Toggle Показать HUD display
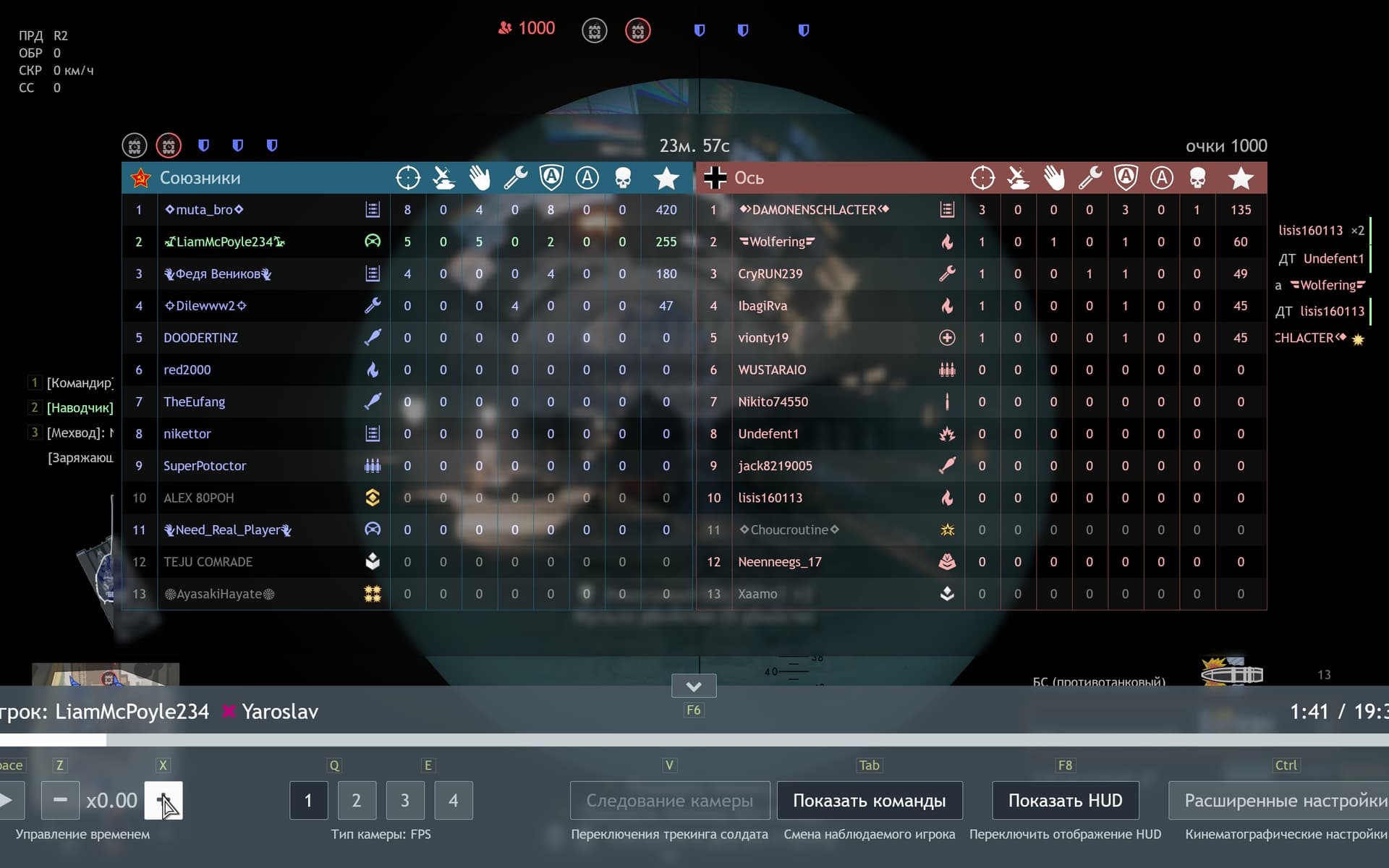 pyautogui.click(x=1065, y=801)
